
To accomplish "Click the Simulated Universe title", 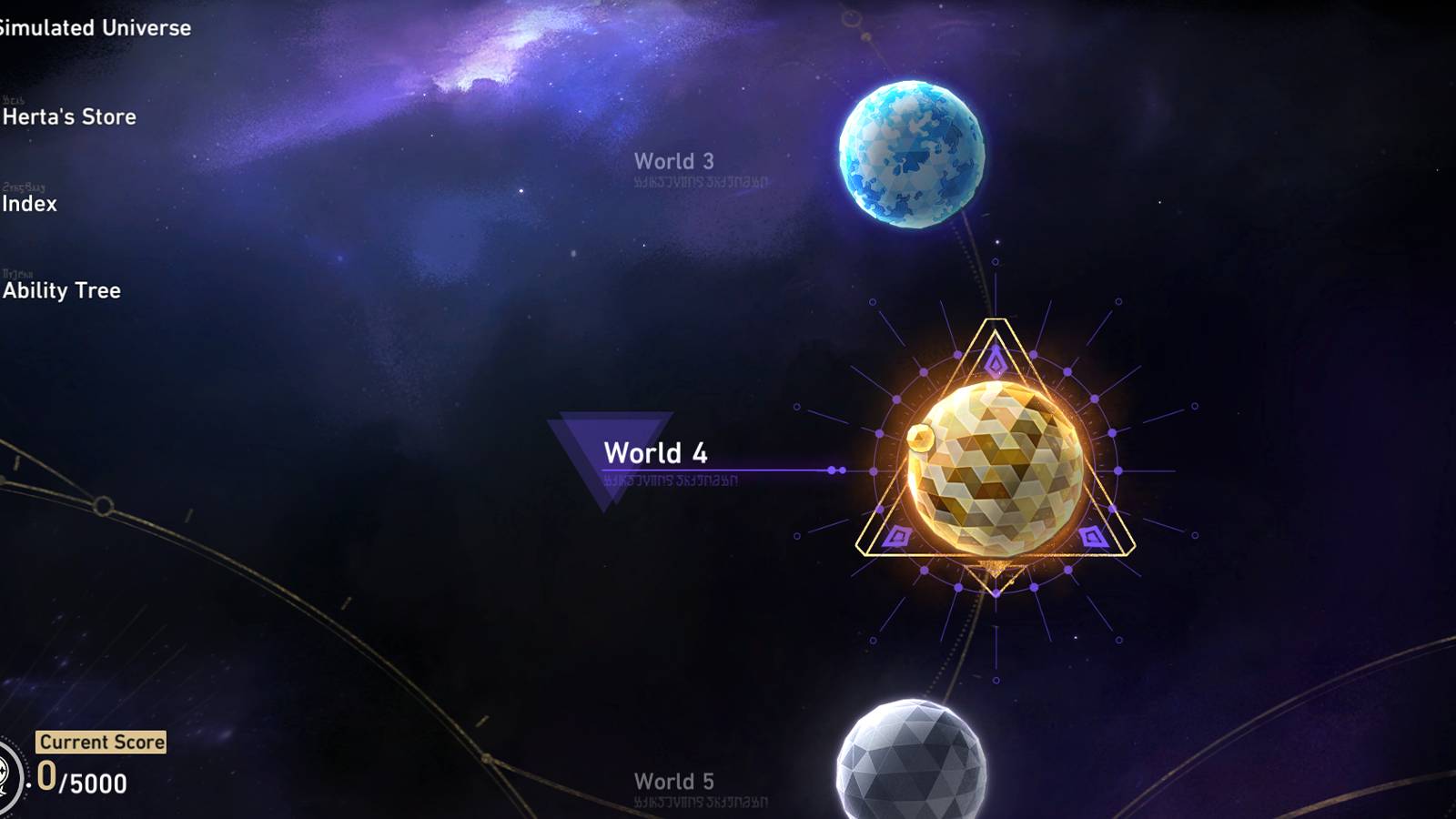I will pos(94,27).
